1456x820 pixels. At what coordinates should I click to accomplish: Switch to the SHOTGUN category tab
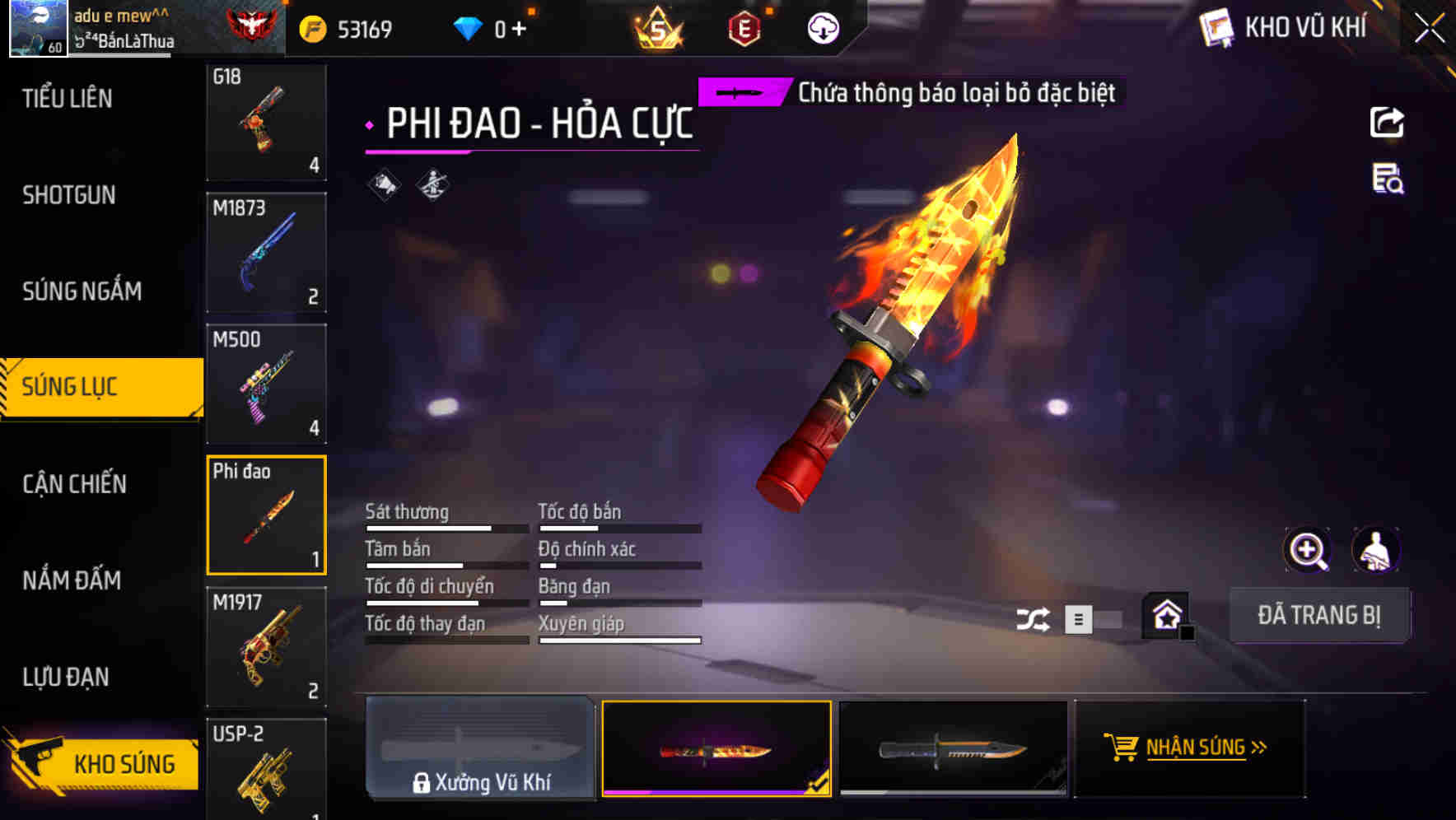pos(69,195)
